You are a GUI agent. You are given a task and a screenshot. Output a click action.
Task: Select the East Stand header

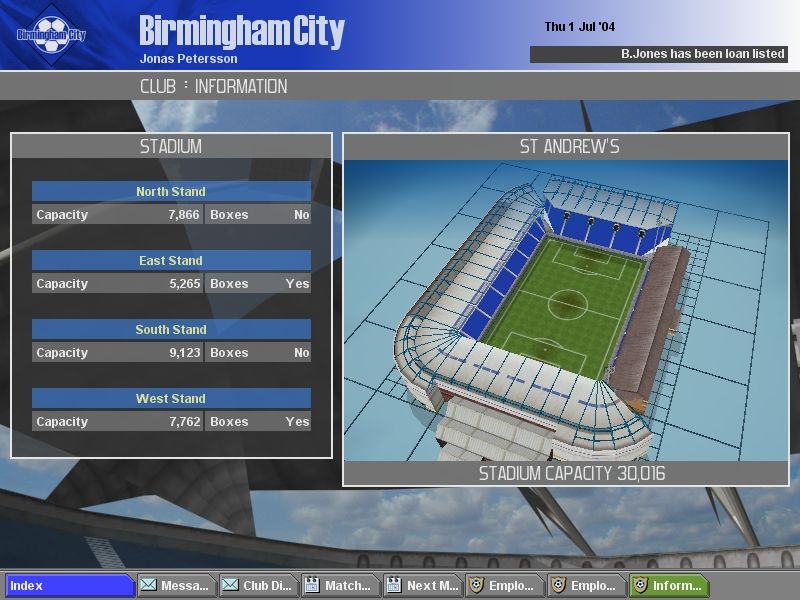coord(171,260)
